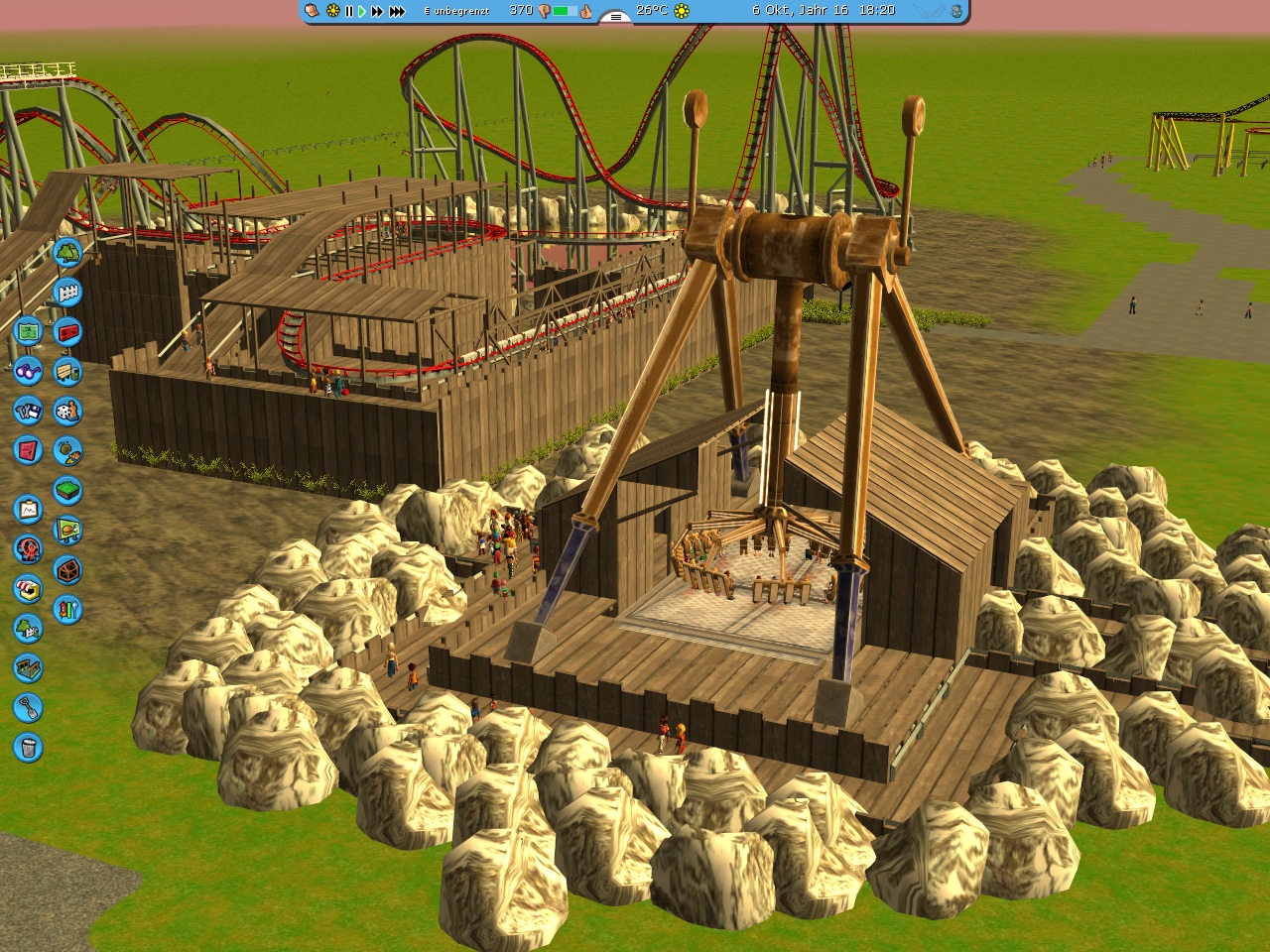
Task: Activate the shovel terrain tool
Action: point(28,708)
